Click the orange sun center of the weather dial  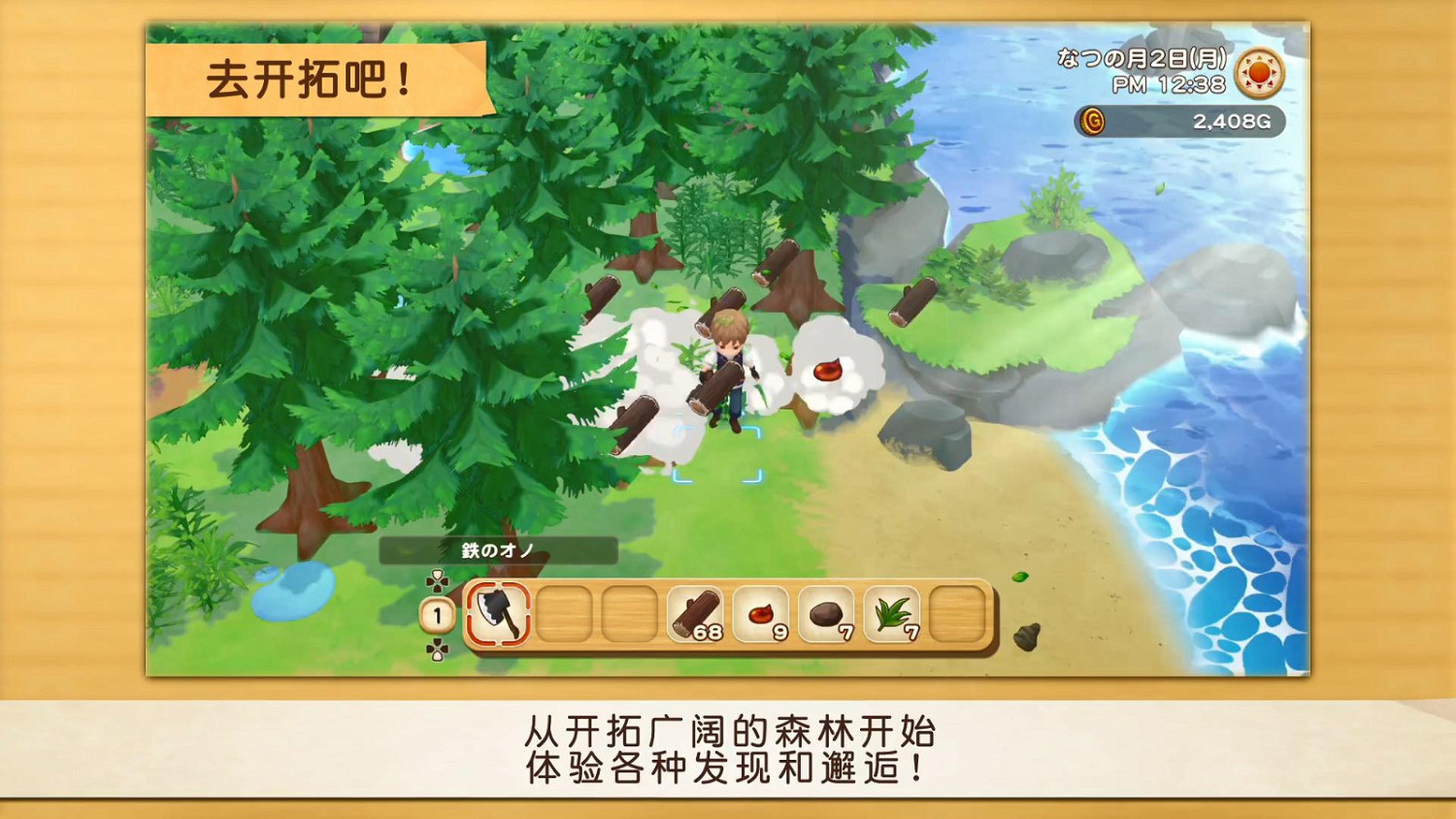(1259, 73)
